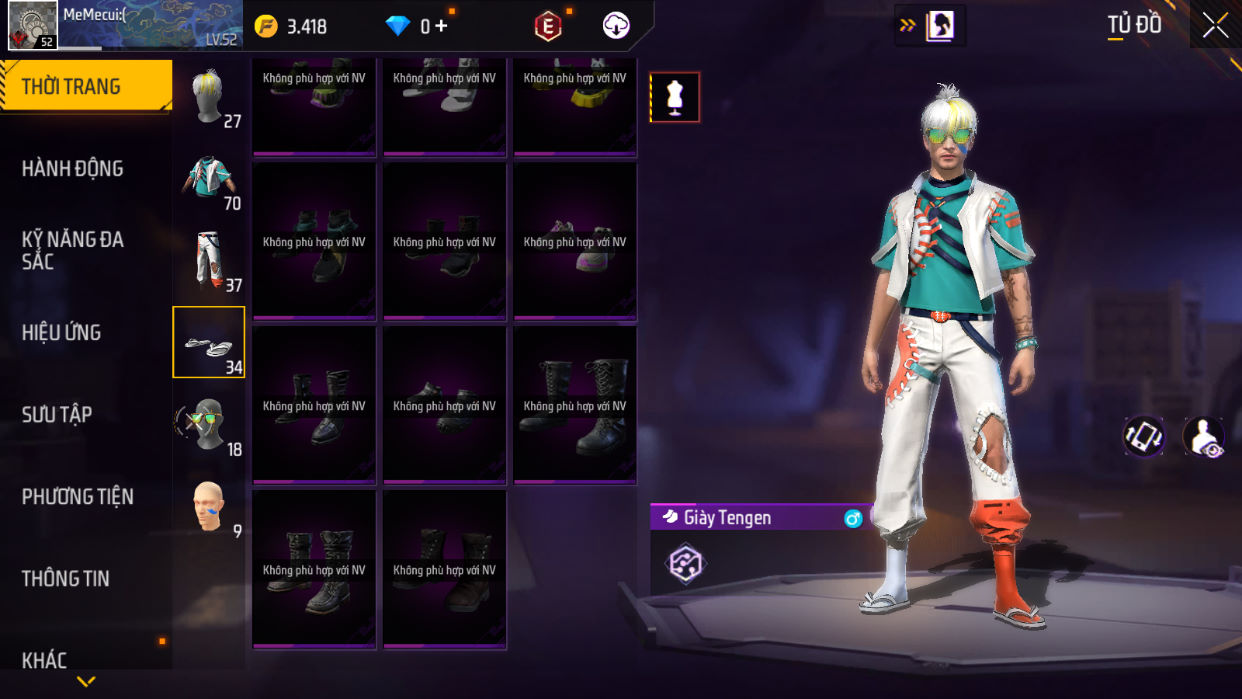
Task: Open the PHƯƠNG TIỆN category
Action: [x=78, y=496]
